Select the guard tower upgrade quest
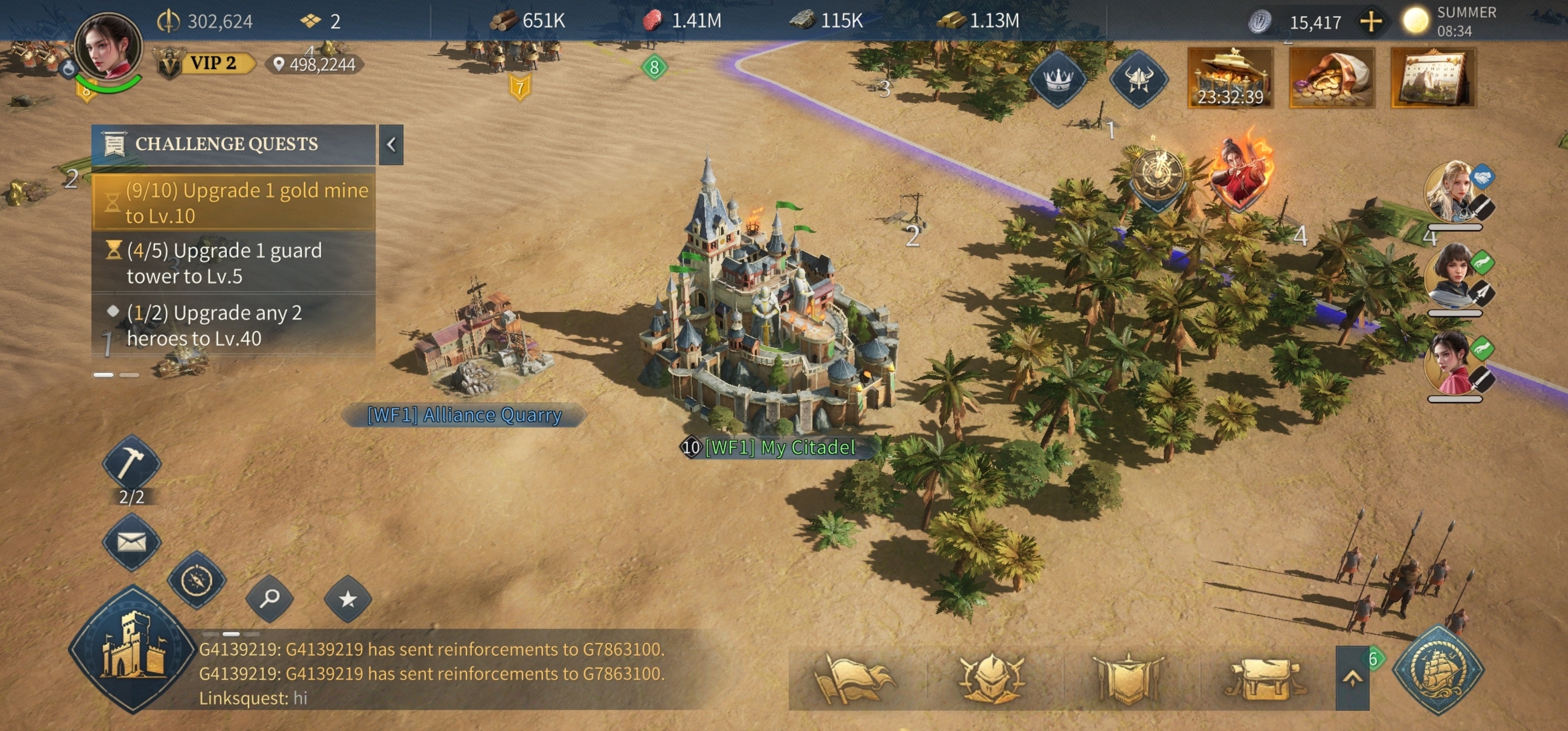Screen dimensions: 1568x731 [x=234, y=263]
